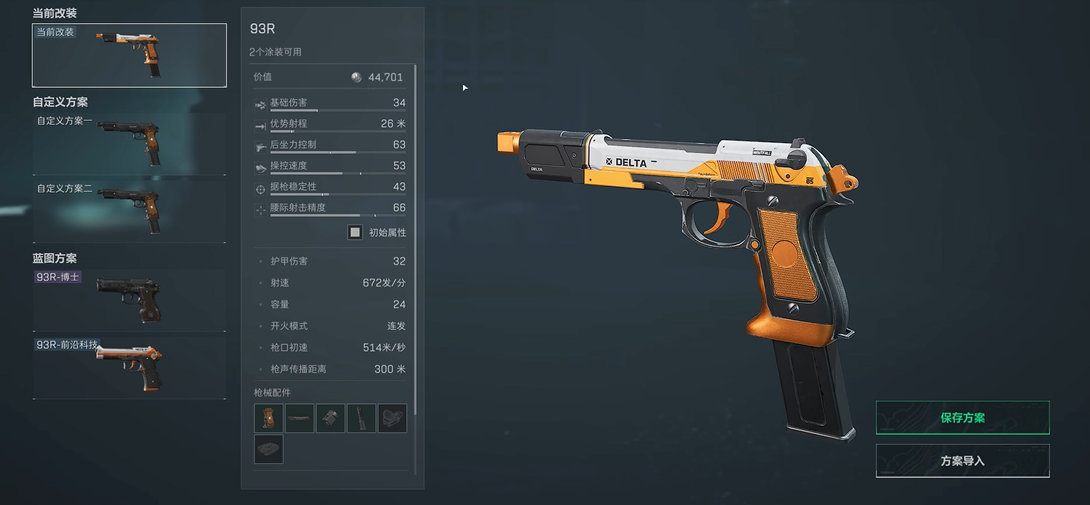This screenshot has height=505, width=1090.
Task: Select the 93R-前沿科技 blueprint
Action: (129, 366)
